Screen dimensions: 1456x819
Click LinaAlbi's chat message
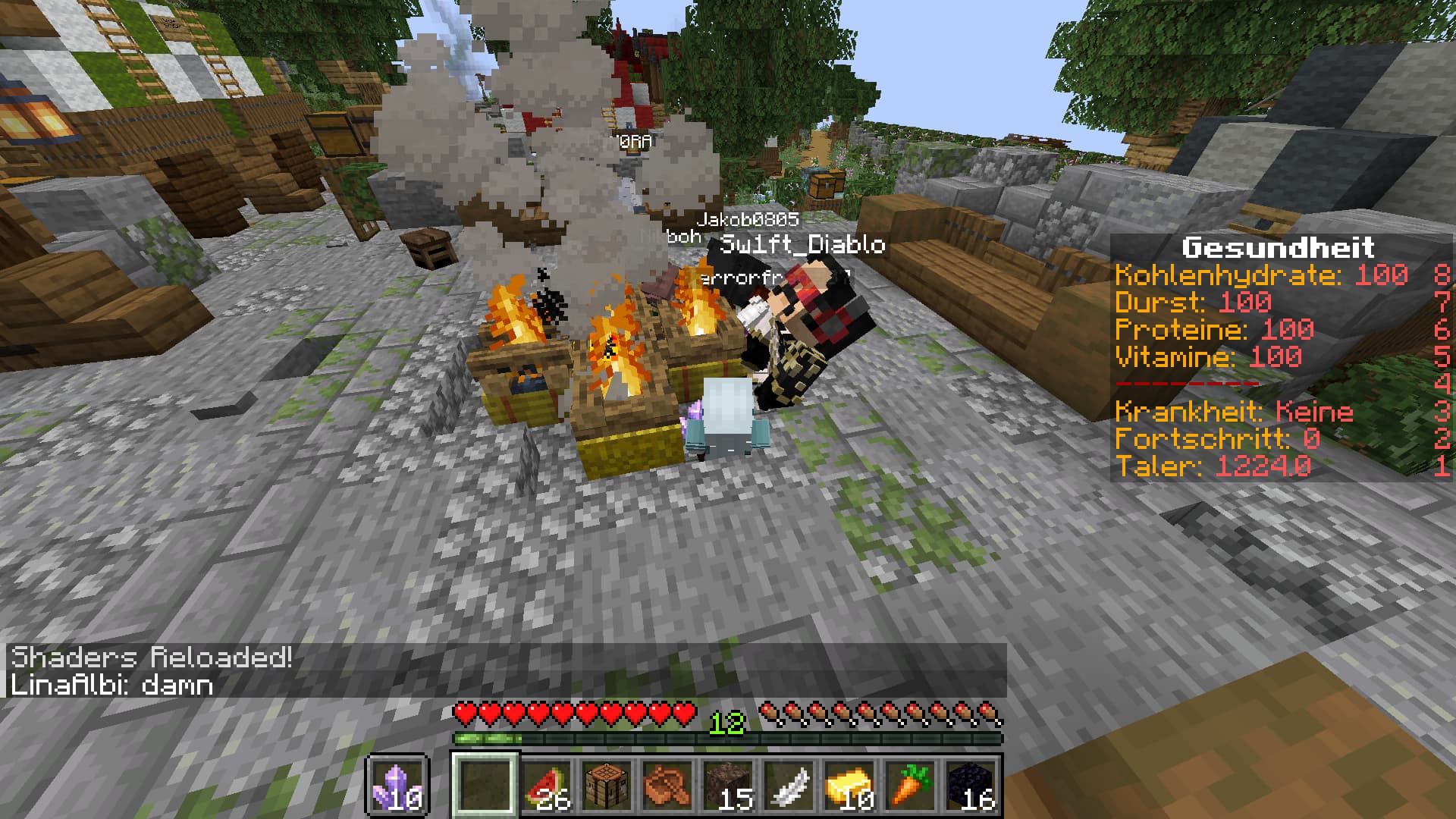[111, 685]
